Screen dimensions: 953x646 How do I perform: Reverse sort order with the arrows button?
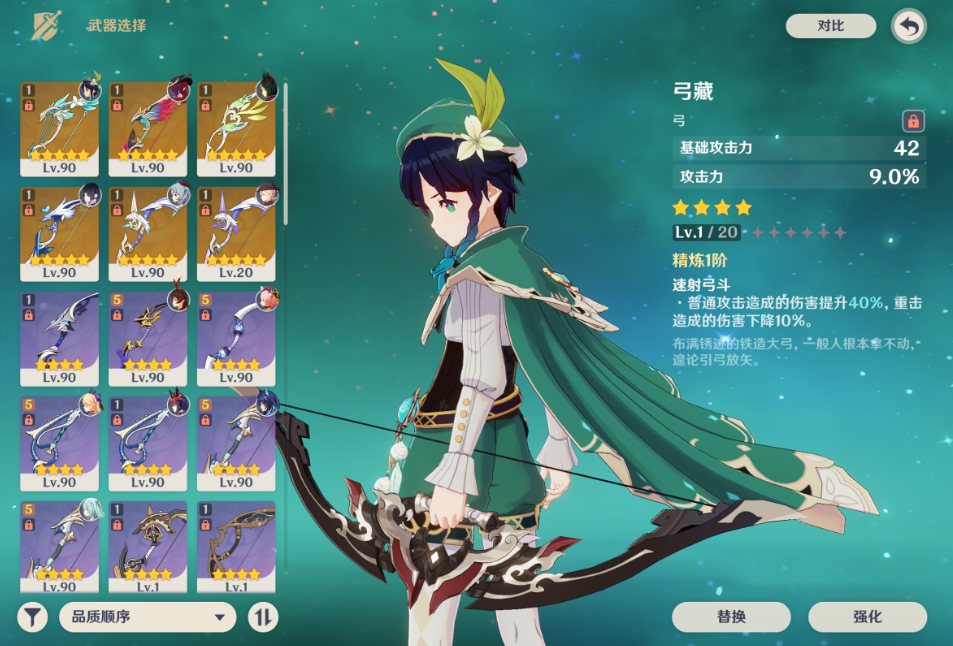point(262,617)
